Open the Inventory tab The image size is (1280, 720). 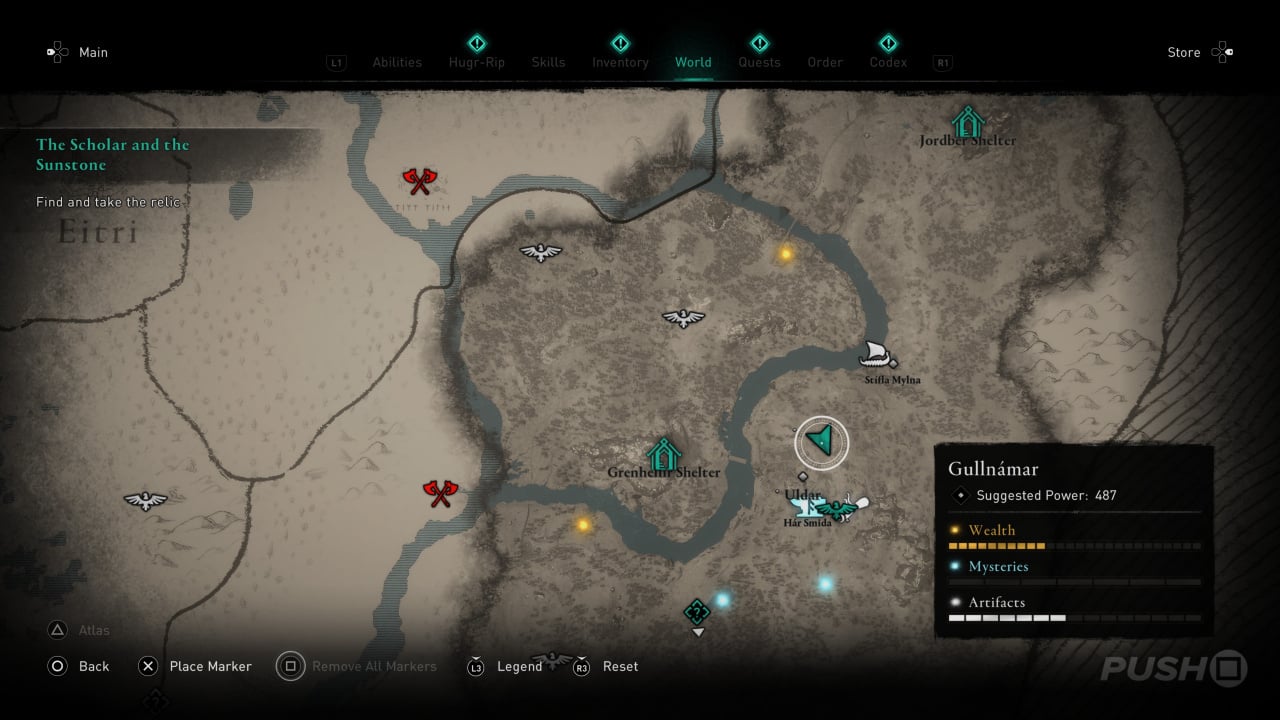[x=620, y=62]
